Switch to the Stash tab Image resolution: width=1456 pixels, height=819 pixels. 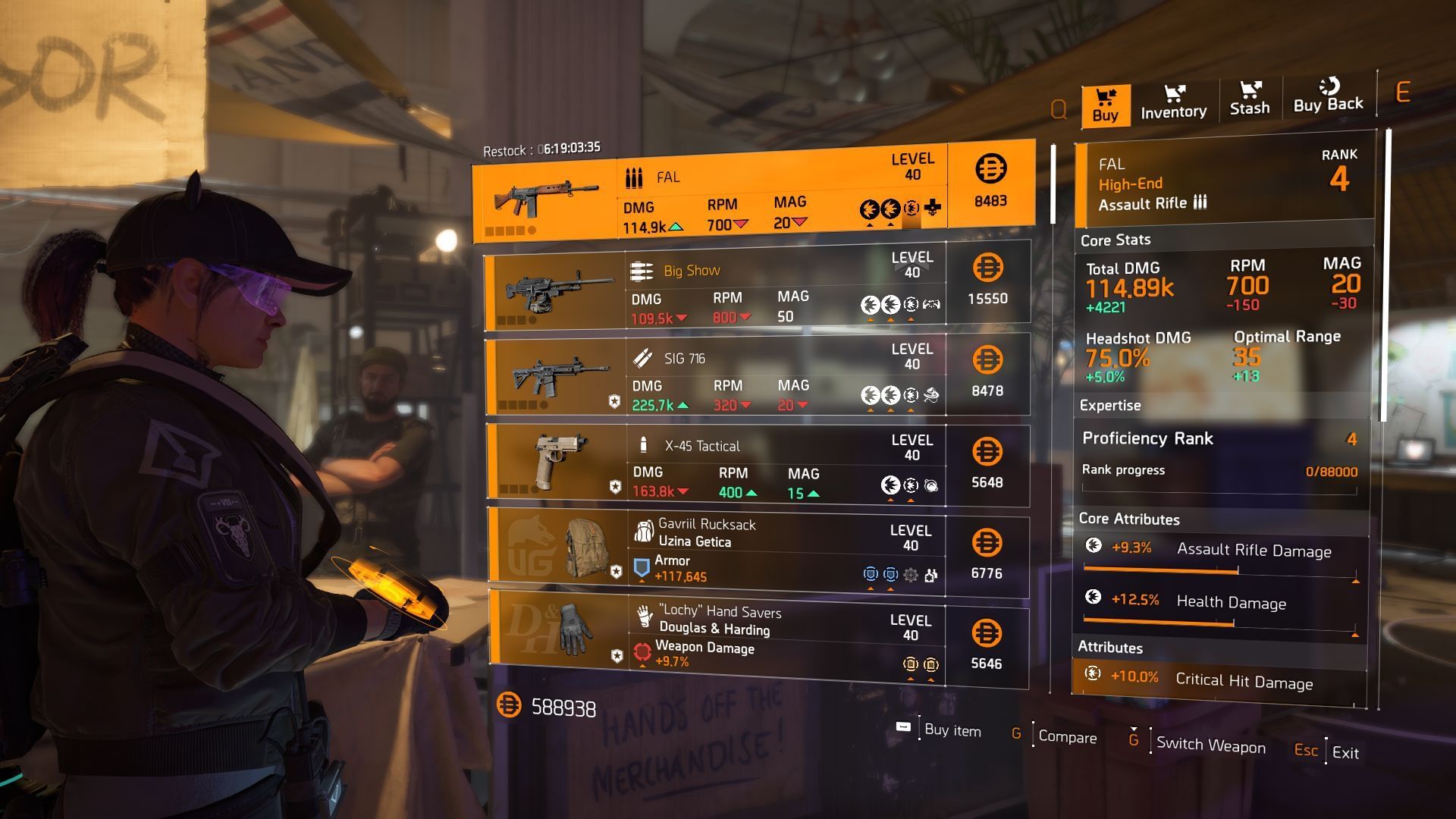(1249, 99)
